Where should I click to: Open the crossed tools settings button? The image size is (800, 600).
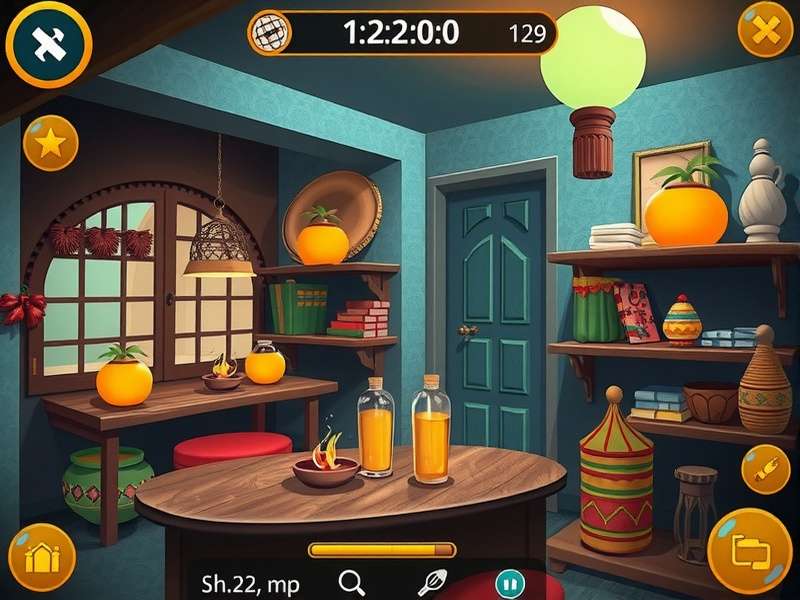click(x=47, y=41)
